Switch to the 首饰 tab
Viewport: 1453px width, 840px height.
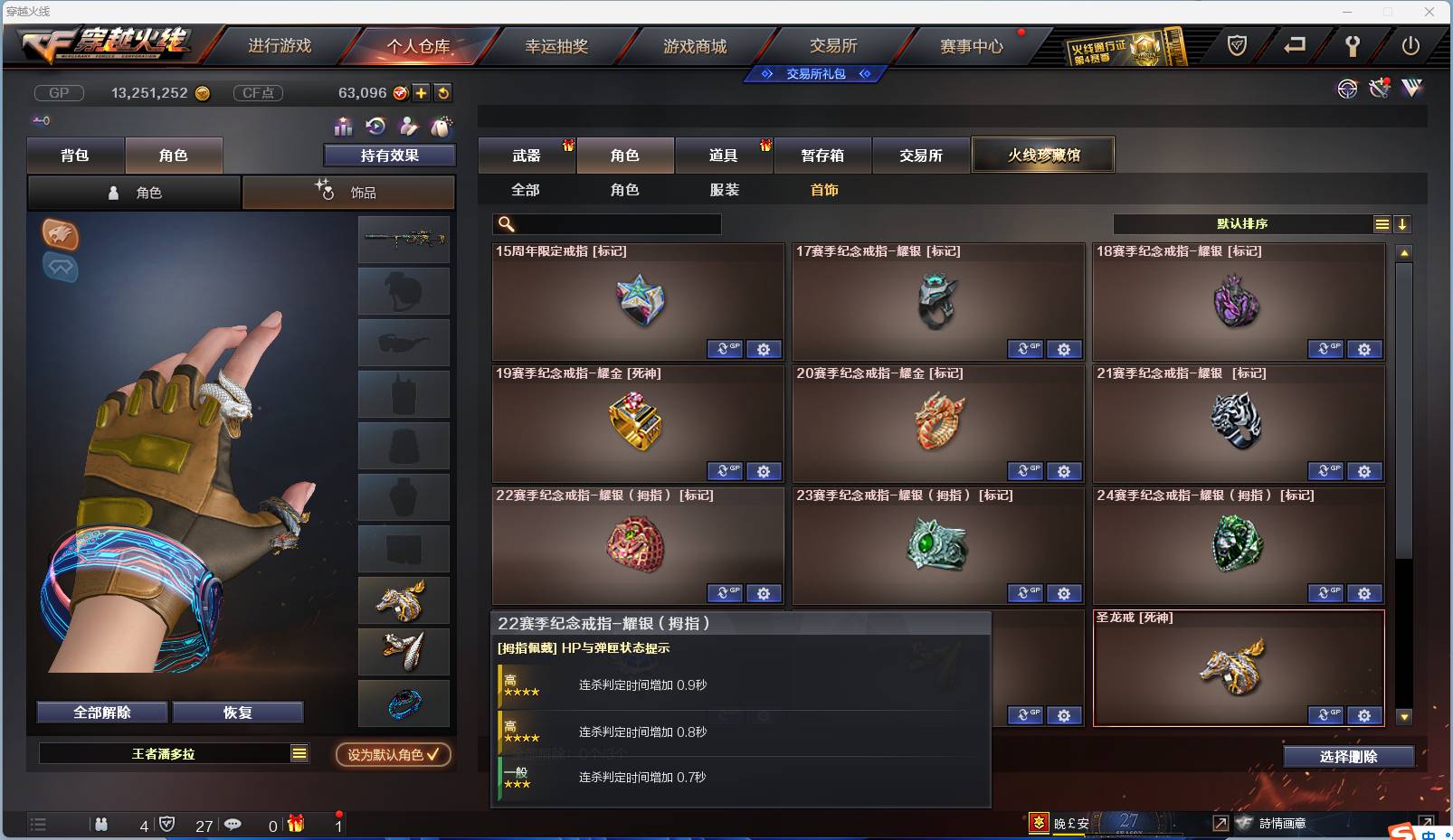[823, 190]
